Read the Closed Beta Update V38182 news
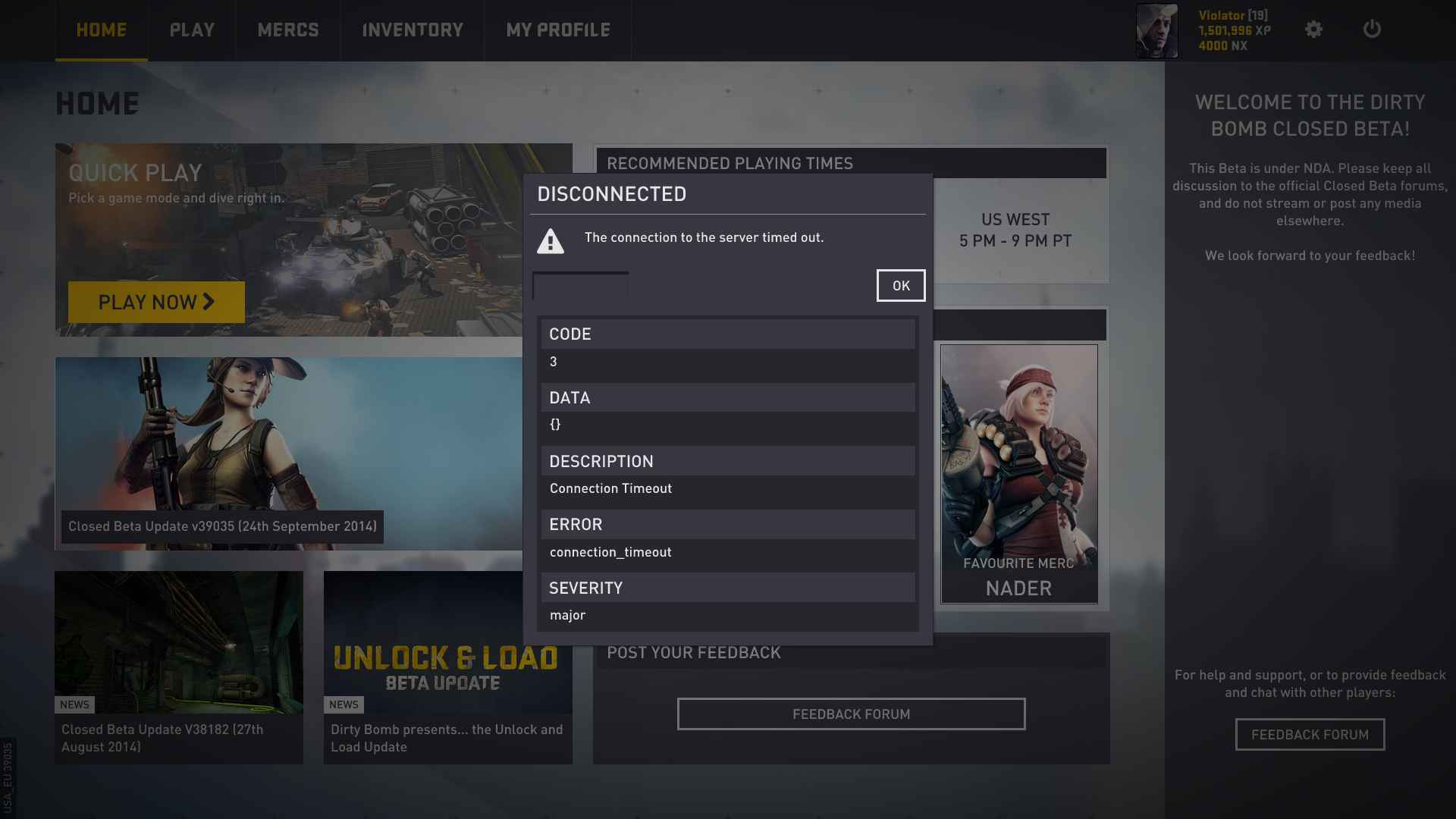 (x=179, y=667)
